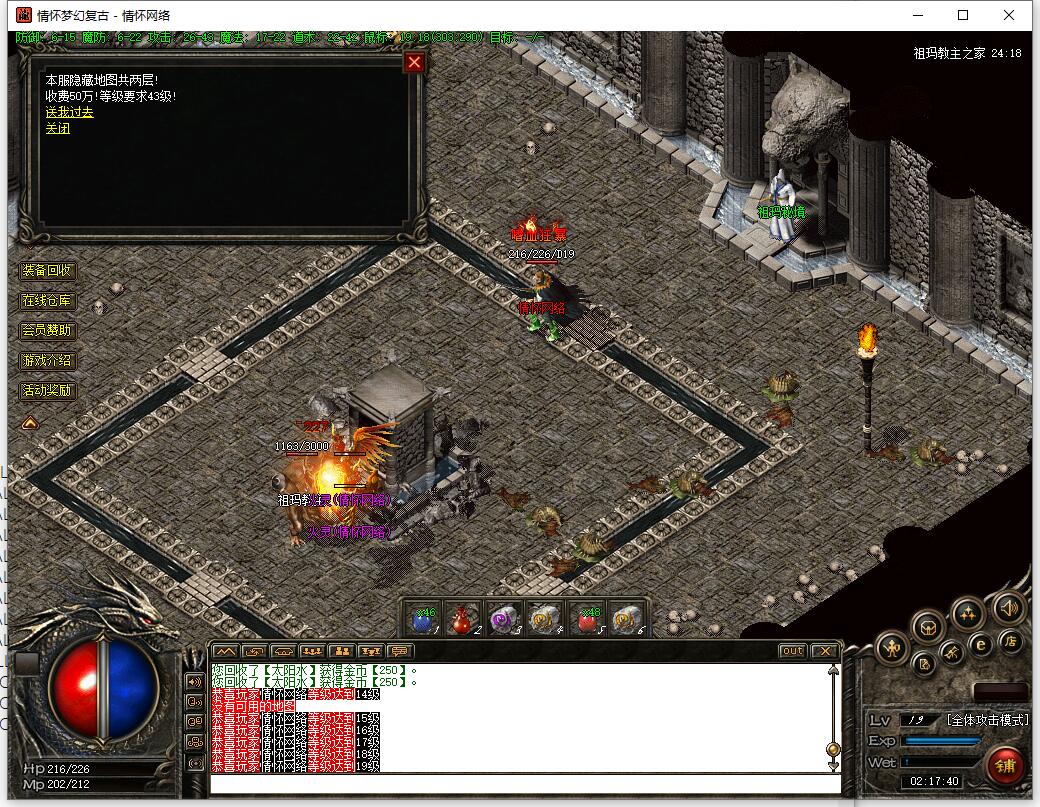Use the blue mana potion in slot 1
This screenshot has width=1040, height=807.
[424, 620]
